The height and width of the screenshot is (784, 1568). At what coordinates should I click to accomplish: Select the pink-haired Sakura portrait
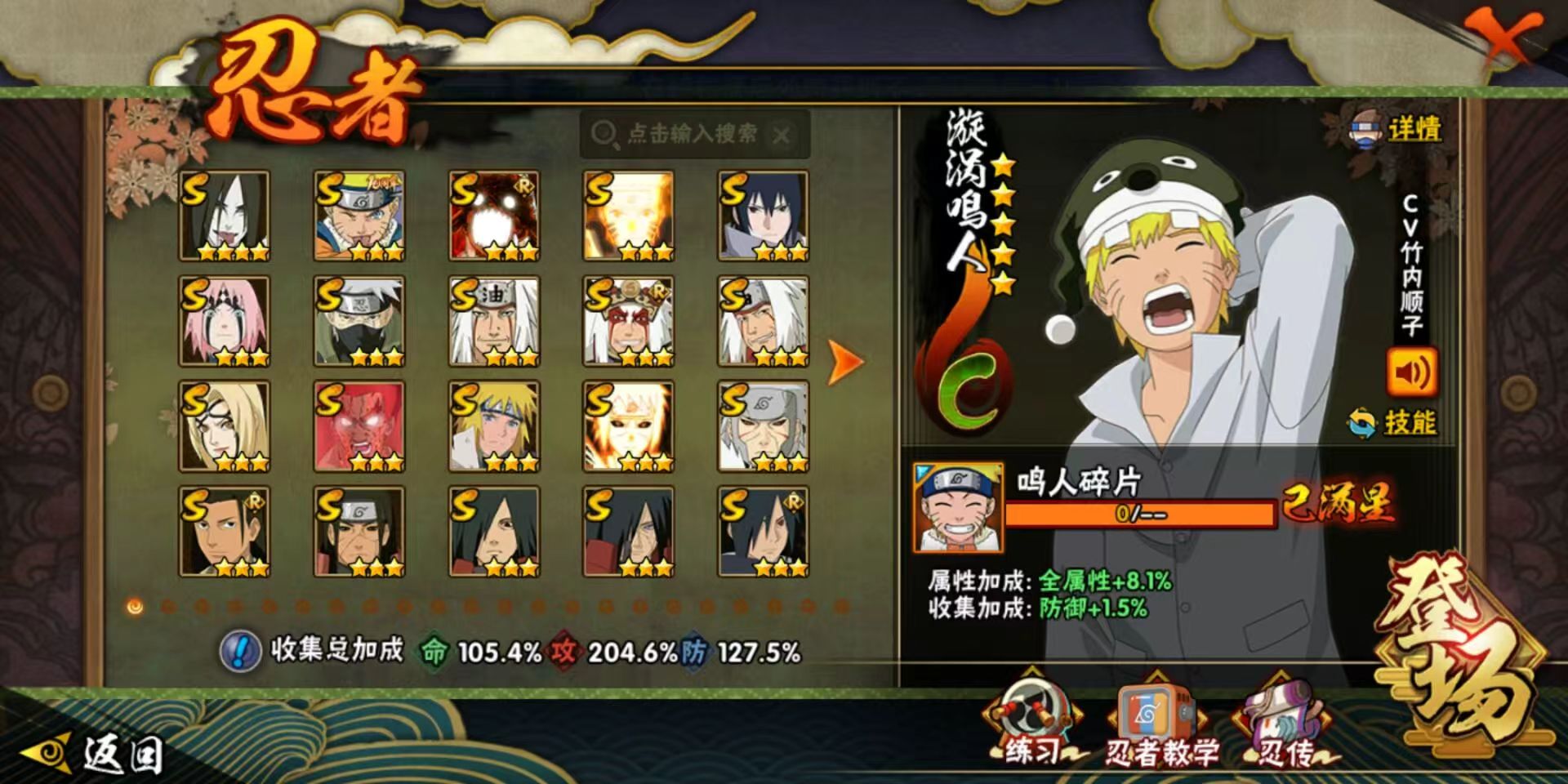pyautogui.click(x=225, y=321)
